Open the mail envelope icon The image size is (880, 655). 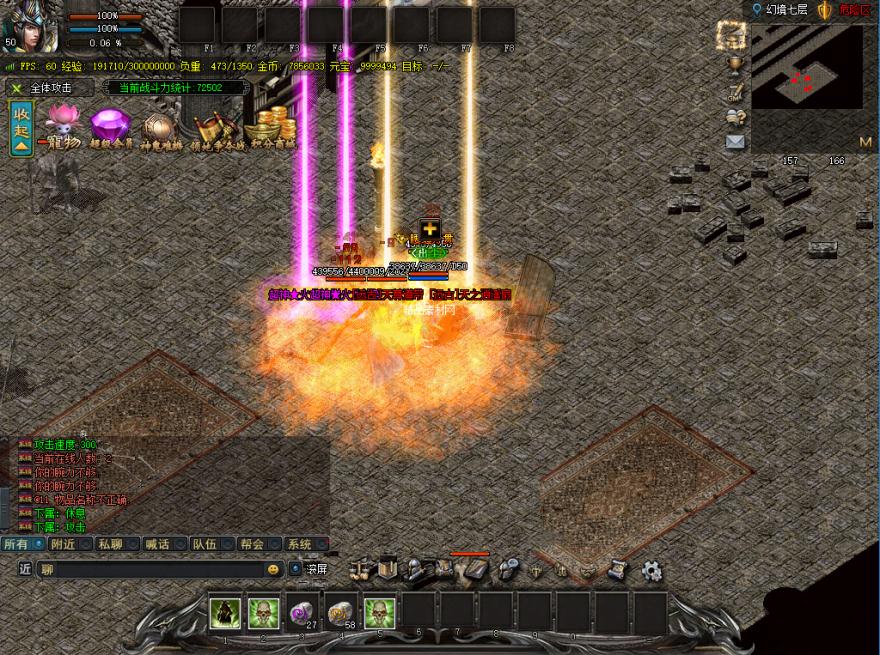click(x=735, y=142)
